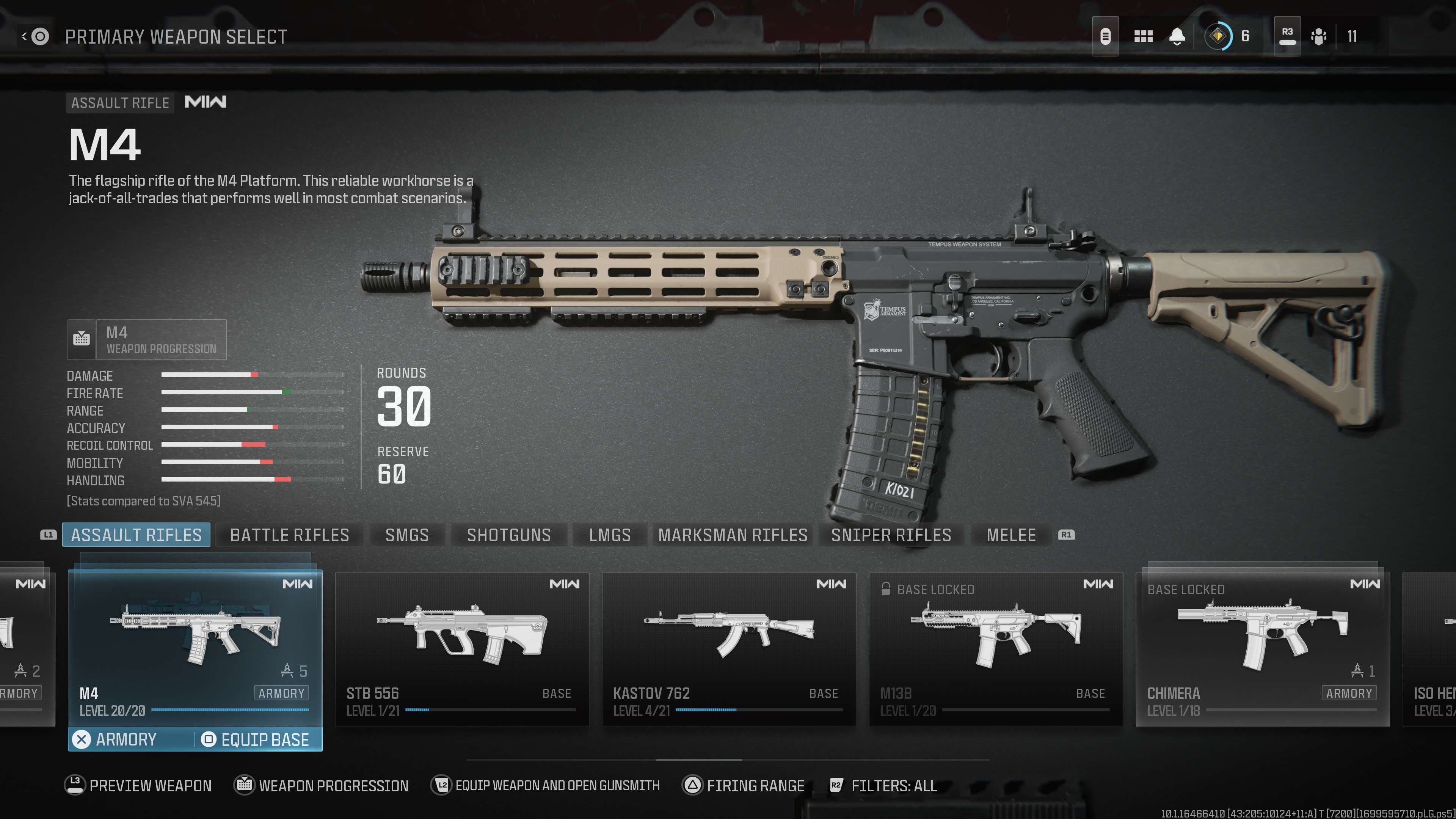Screen dimensions: 1456x819
Task: Open the Melee weapons tab
Action: [x=1010, y=535]
